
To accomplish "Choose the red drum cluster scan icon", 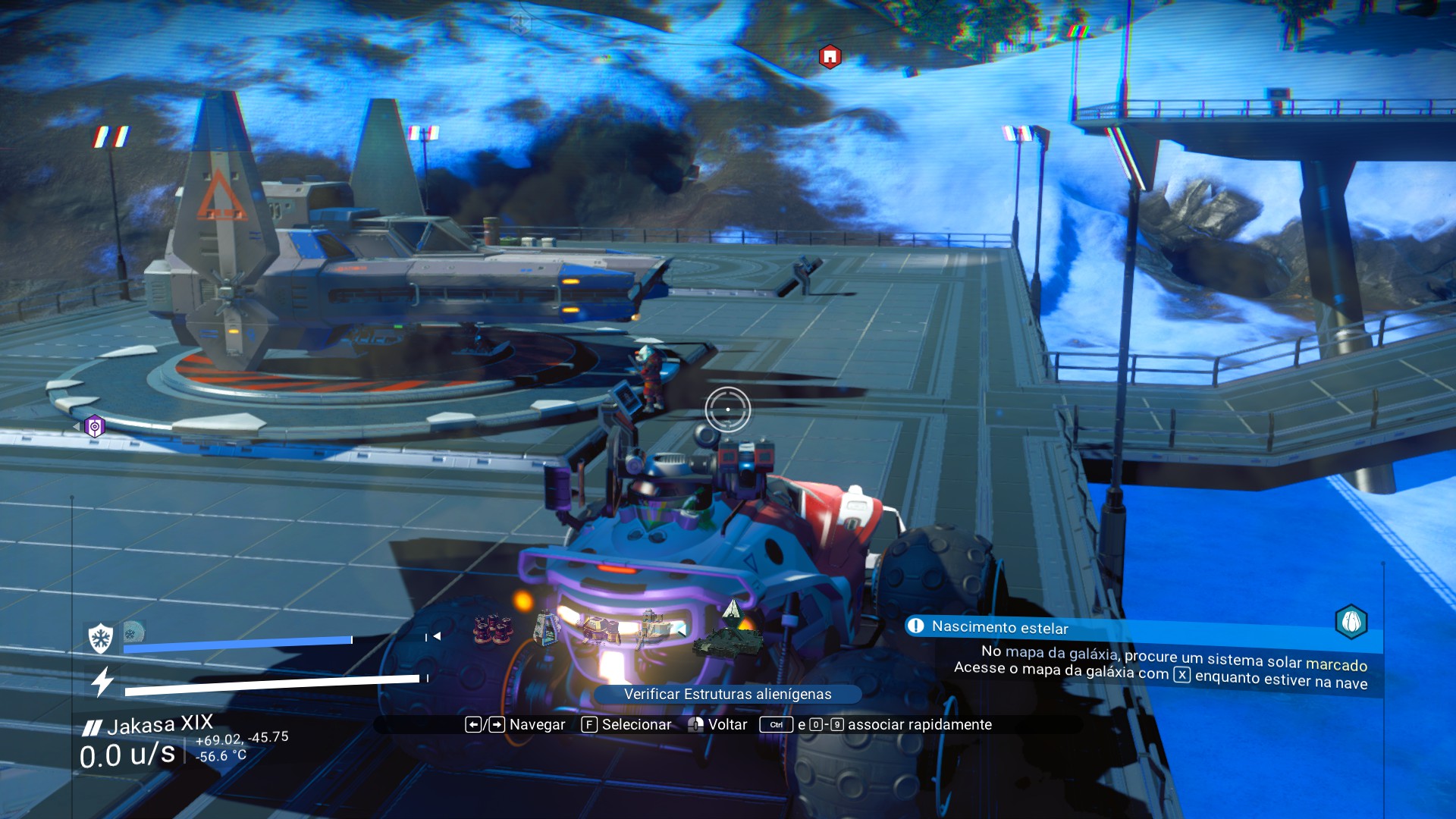I will [x=493, y=629].
